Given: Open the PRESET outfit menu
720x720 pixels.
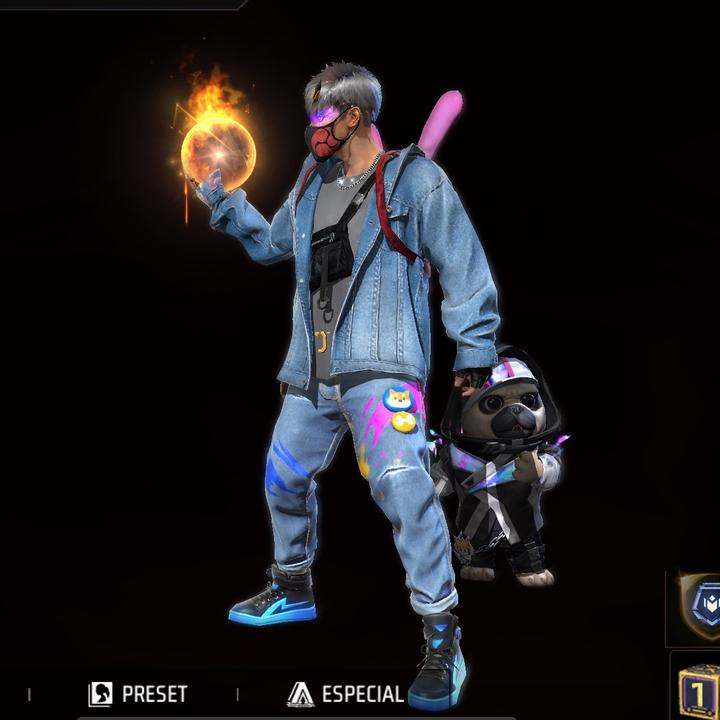Looking at the screenshot, I should click(x=138, y=694).
